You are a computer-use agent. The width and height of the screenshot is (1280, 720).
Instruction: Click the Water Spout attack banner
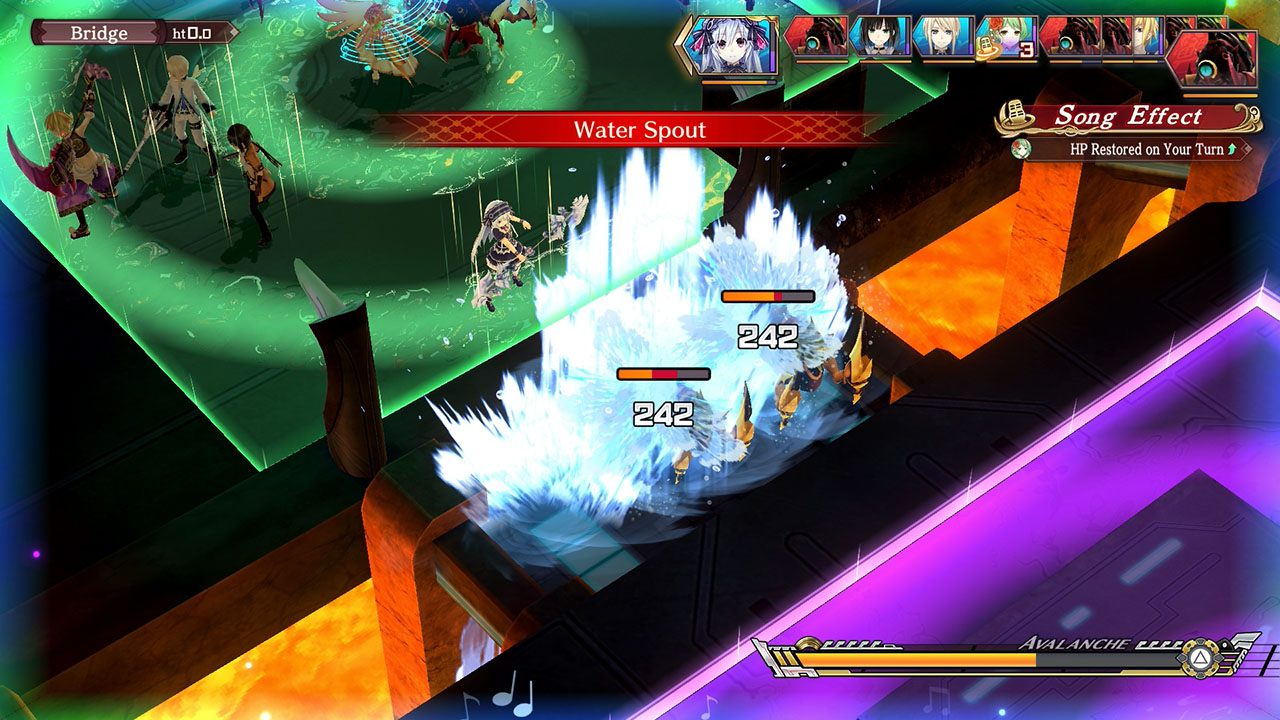click(x=640, y=129)
